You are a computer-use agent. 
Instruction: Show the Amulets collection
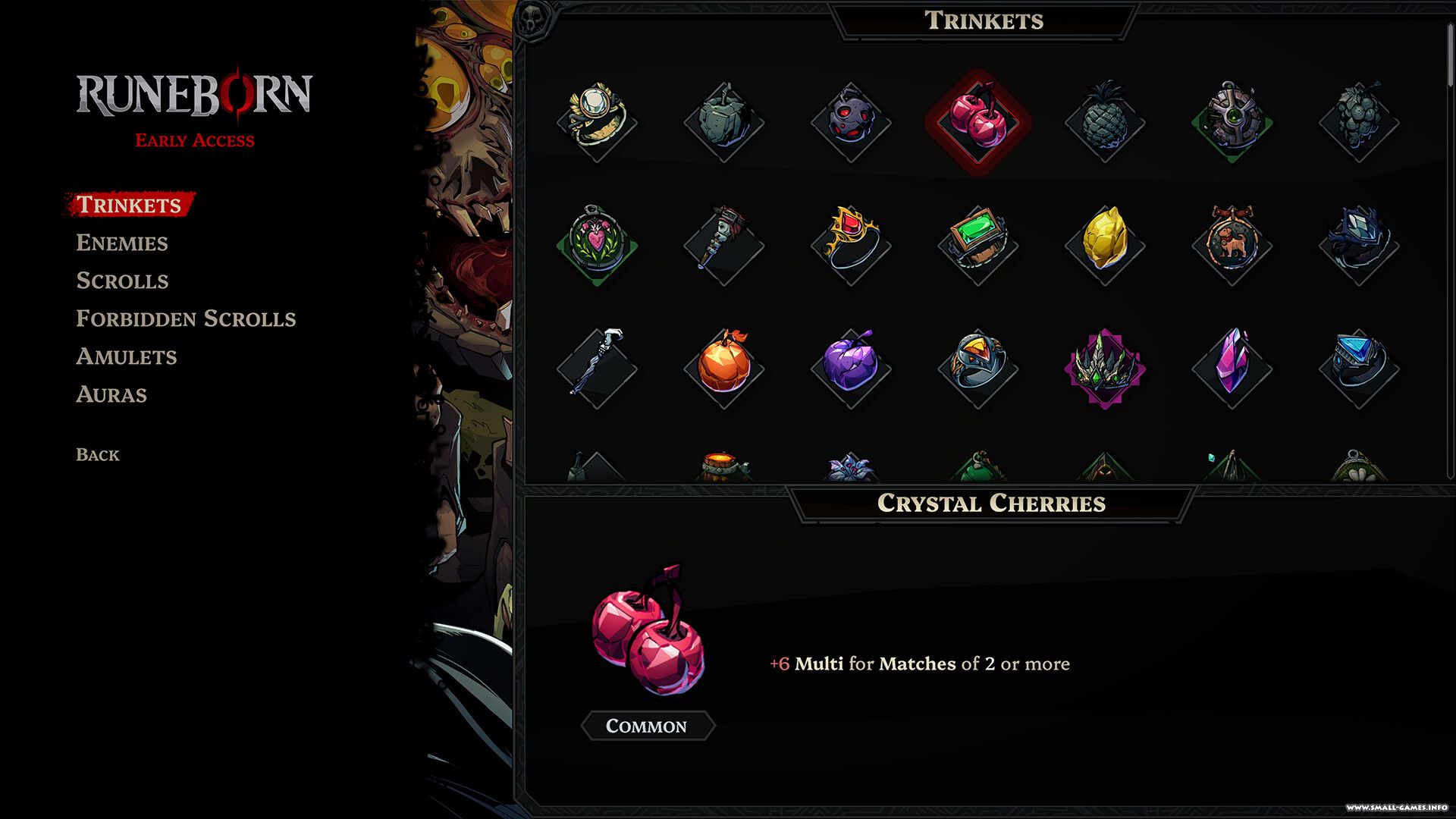[127, 356]
